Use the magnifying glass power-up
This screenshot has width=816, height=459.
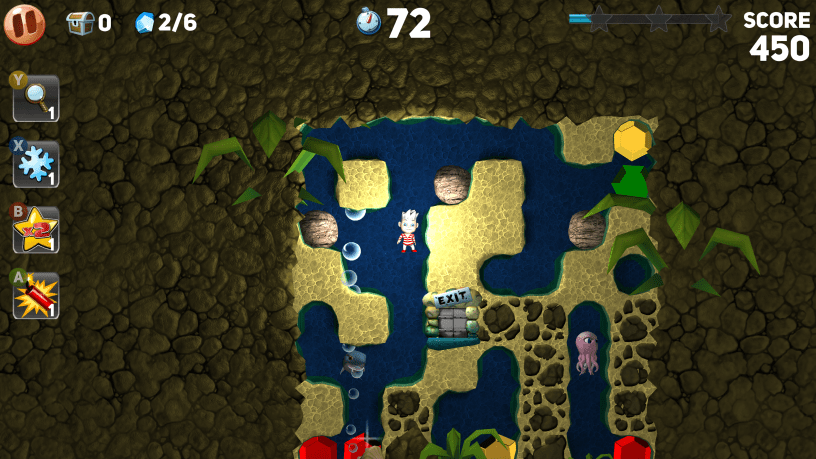[35, 98]
